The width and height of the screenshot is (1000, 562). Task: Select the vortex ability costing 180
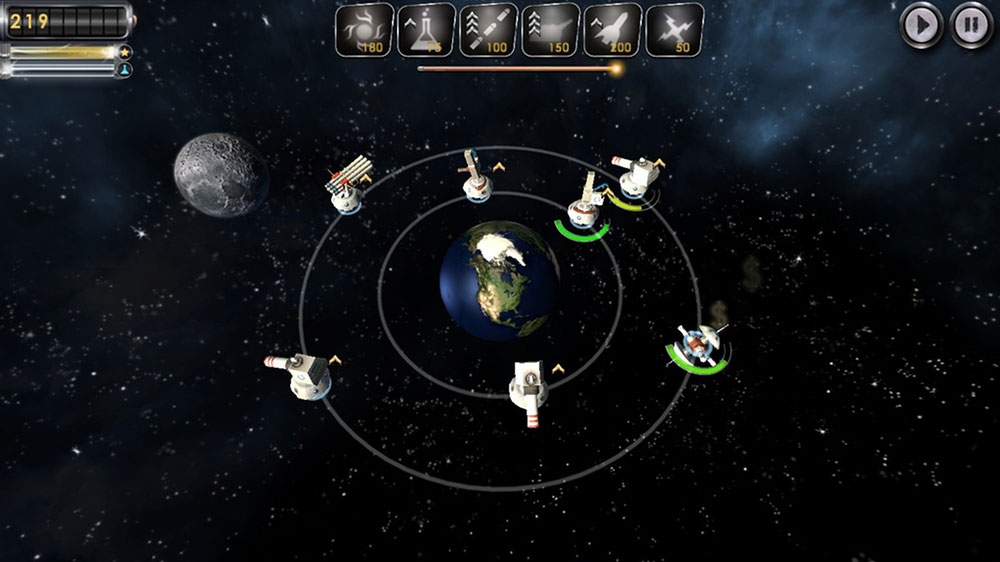tap(364, 30)
